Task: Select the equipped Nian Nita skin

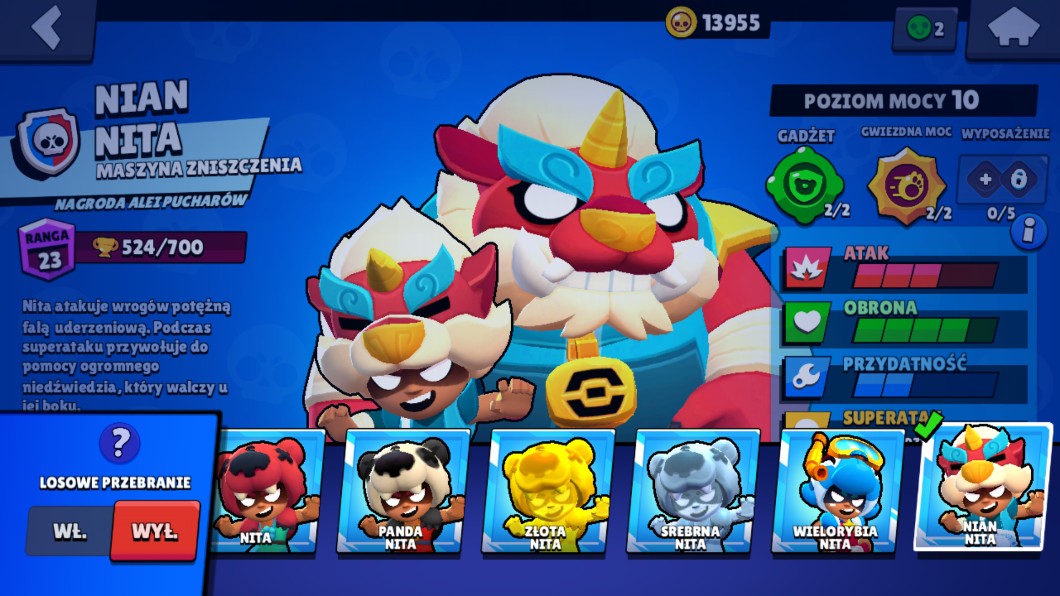Action: pos(982,487)
